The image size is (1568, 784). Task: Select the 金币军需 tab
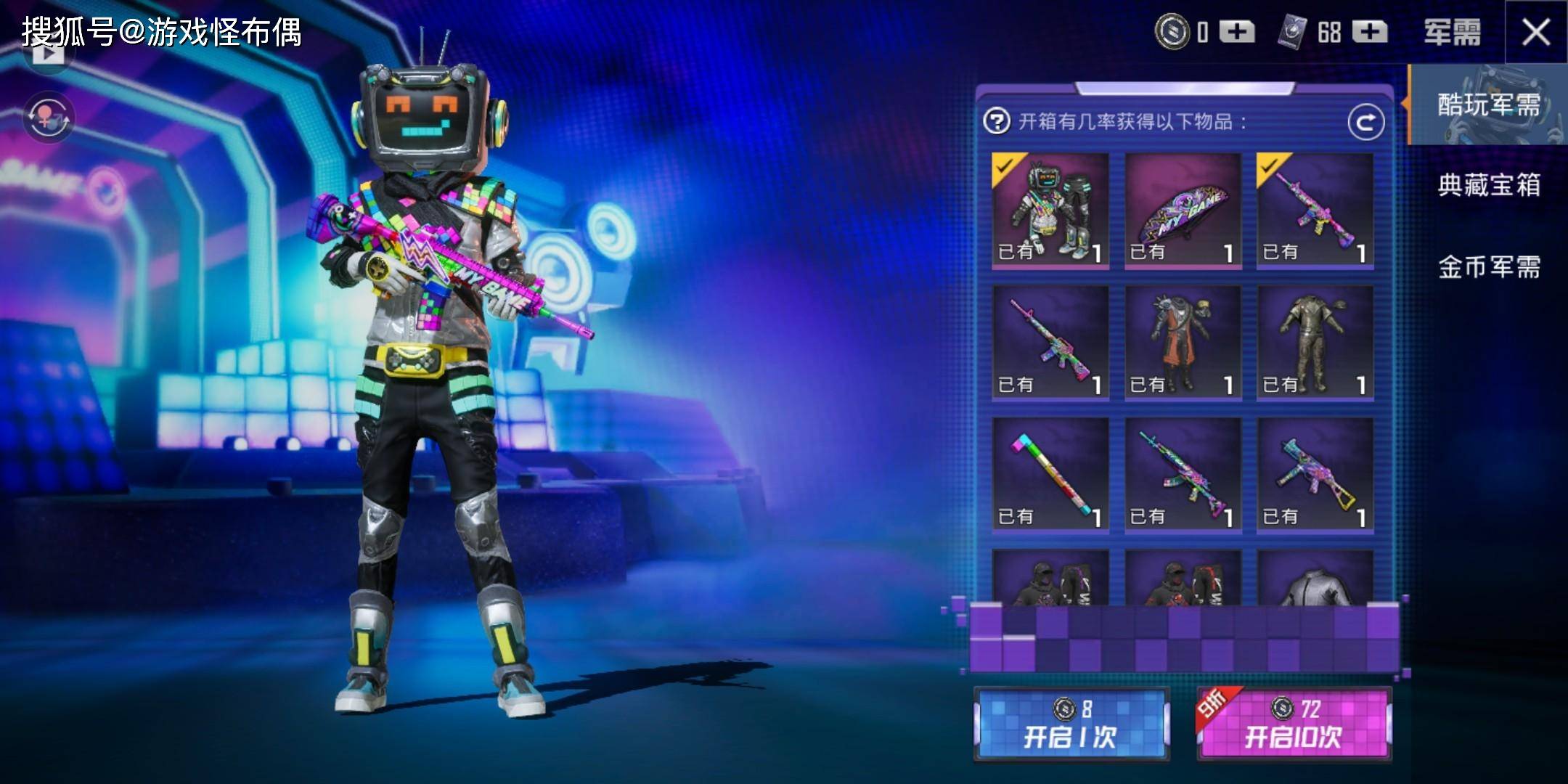click(1488, 267)
